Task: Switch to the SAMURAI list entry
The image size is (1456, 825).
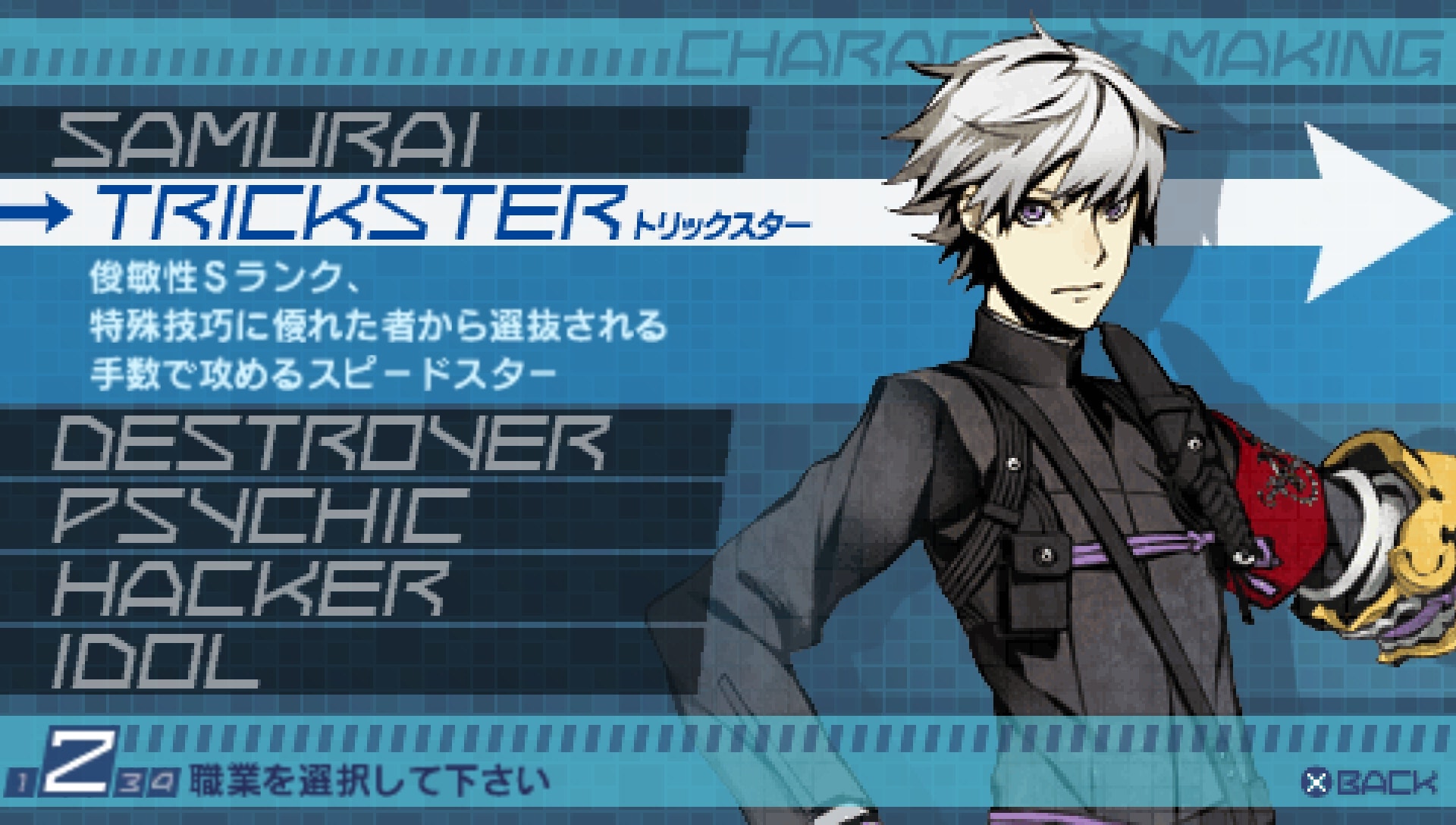Action: (265, 140)
